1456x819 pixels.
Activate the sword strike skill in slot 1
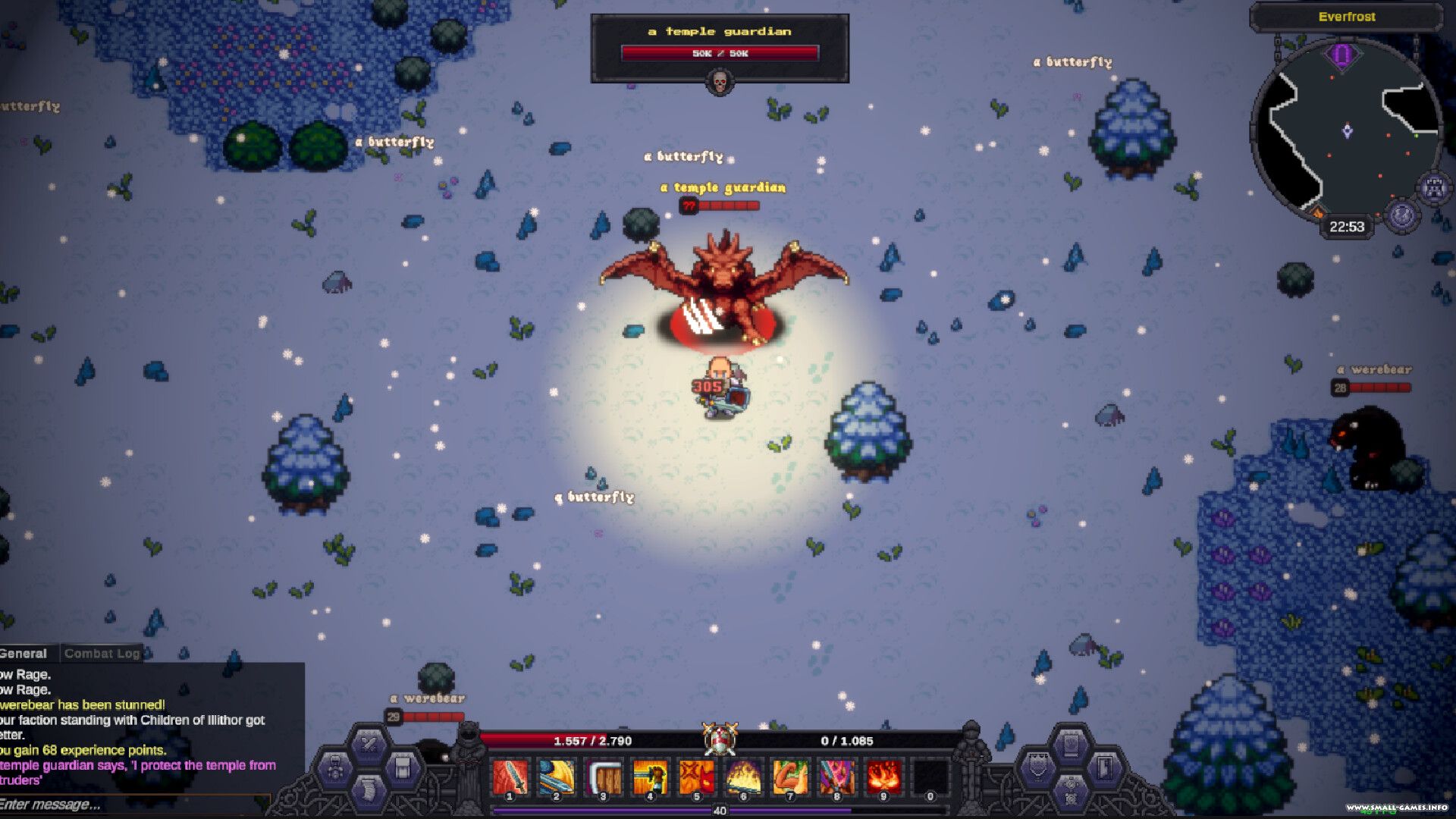click(x=510, y=776)
